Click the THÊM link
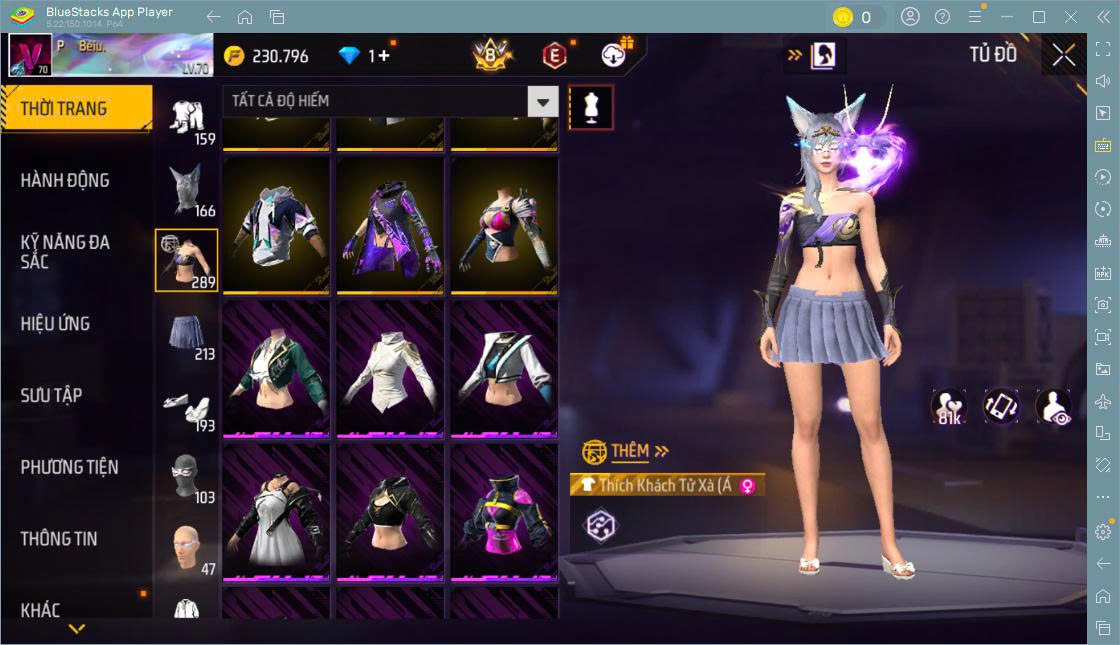Image resolution: width=1120 pixels, height=645 pixels. tap(629, 451)
